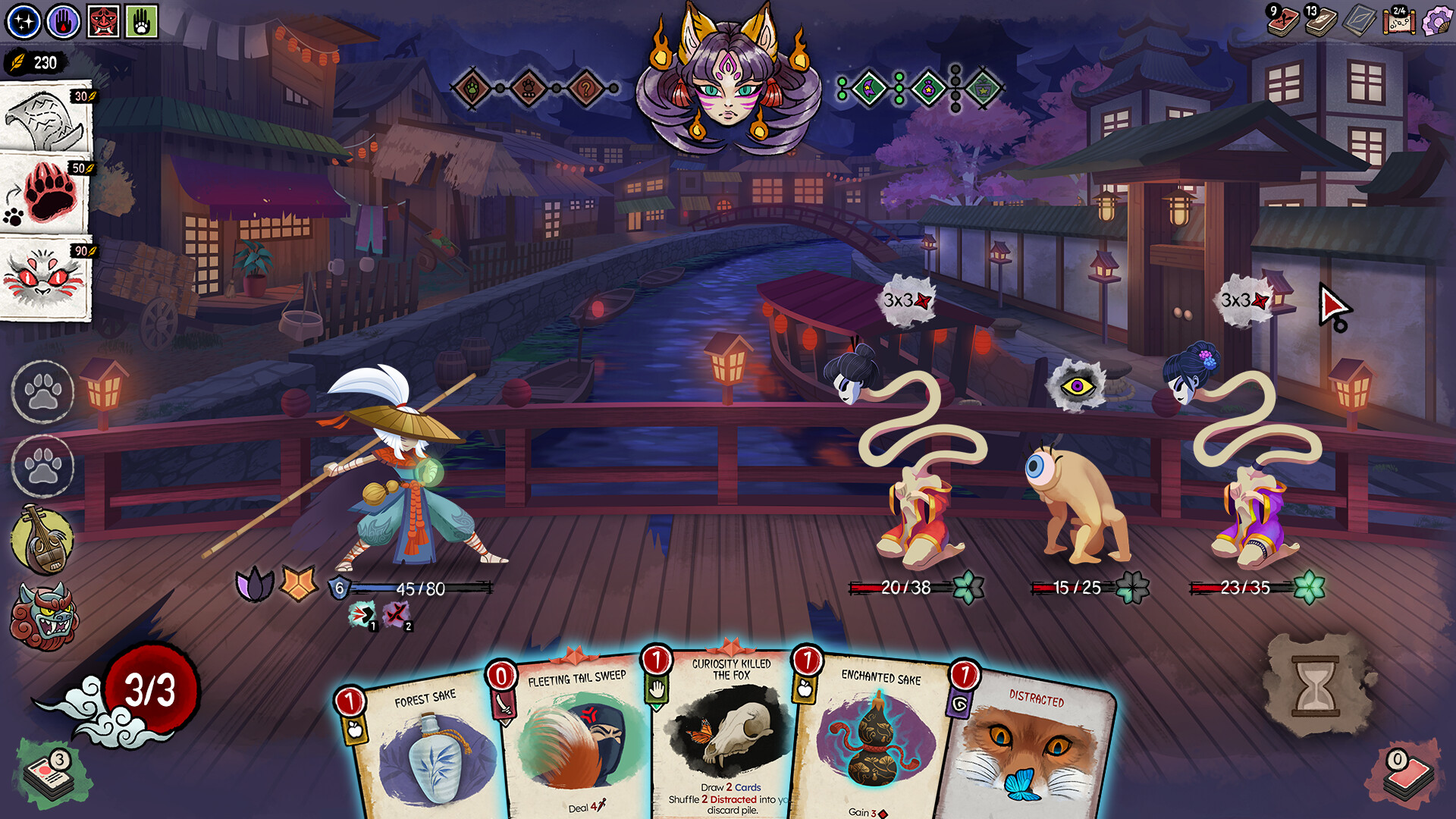The image size is (1456, 819).
Task: Select the starred green diamond map node
Action: tap(928, 89)
